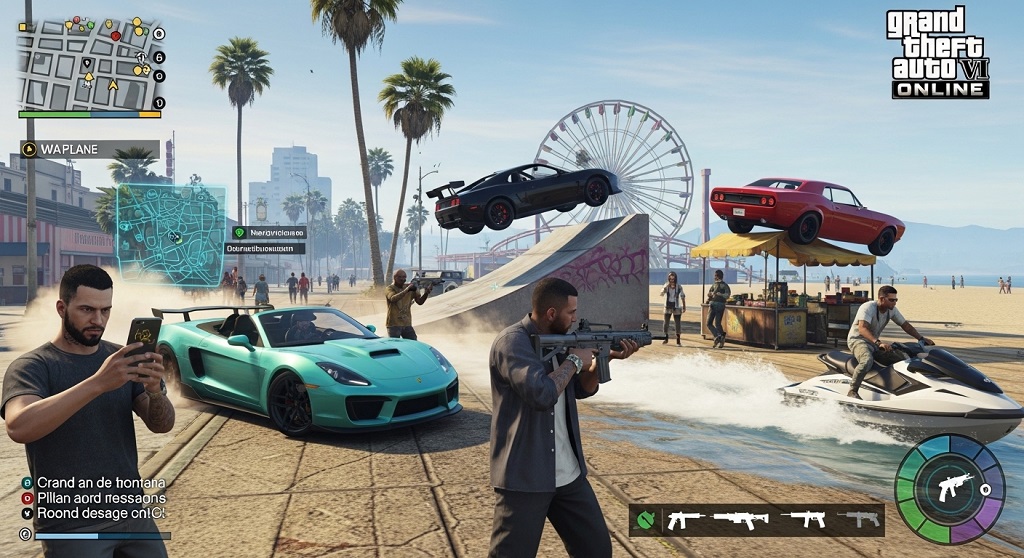Viewport: 1024px width, 558px height.
Task: Click the green shield tag beside the holographic map
Action: pos(239,232)
